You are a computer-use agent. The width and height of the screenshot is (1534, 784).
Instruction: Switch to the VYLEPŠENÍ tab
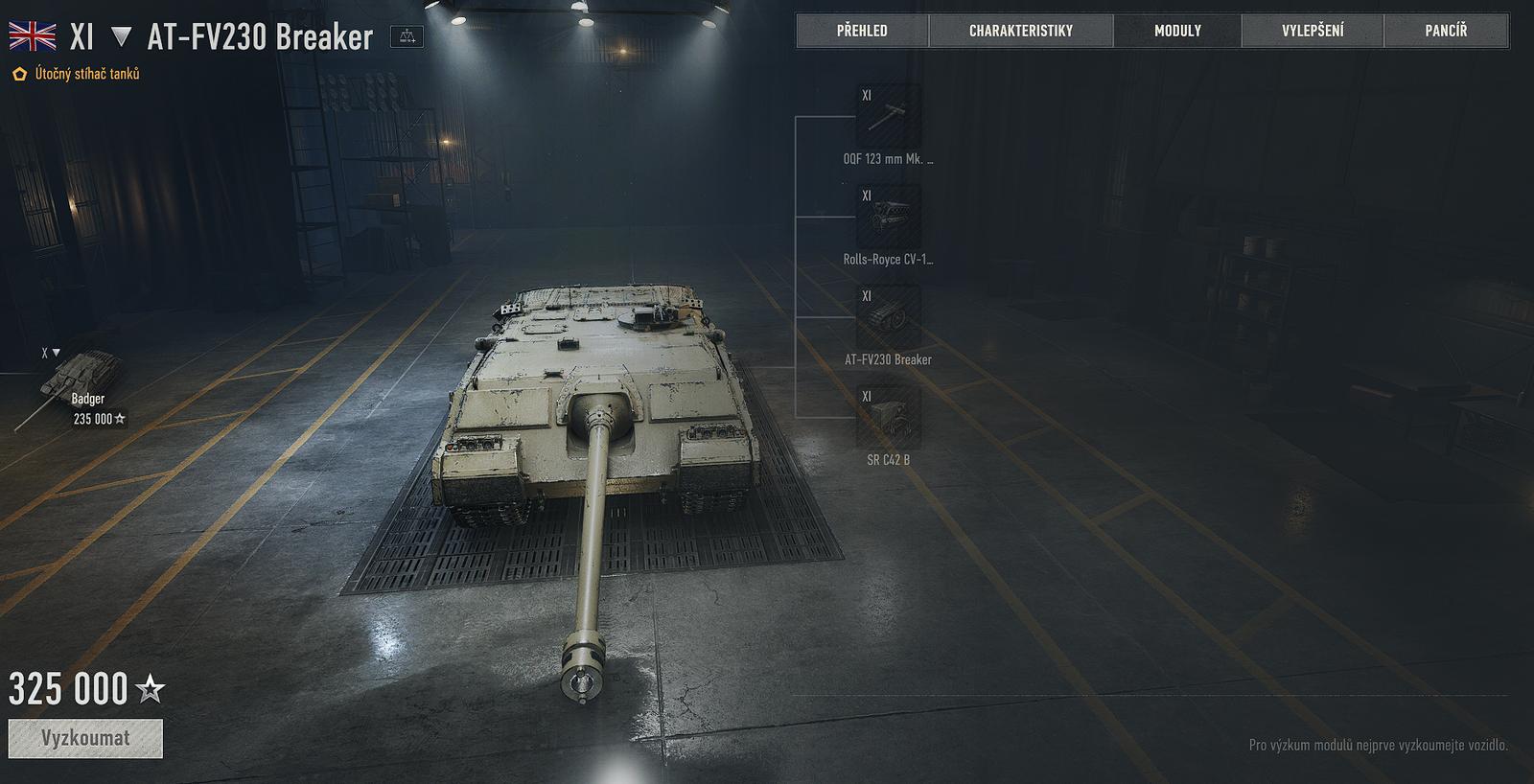click(1313, 30)
